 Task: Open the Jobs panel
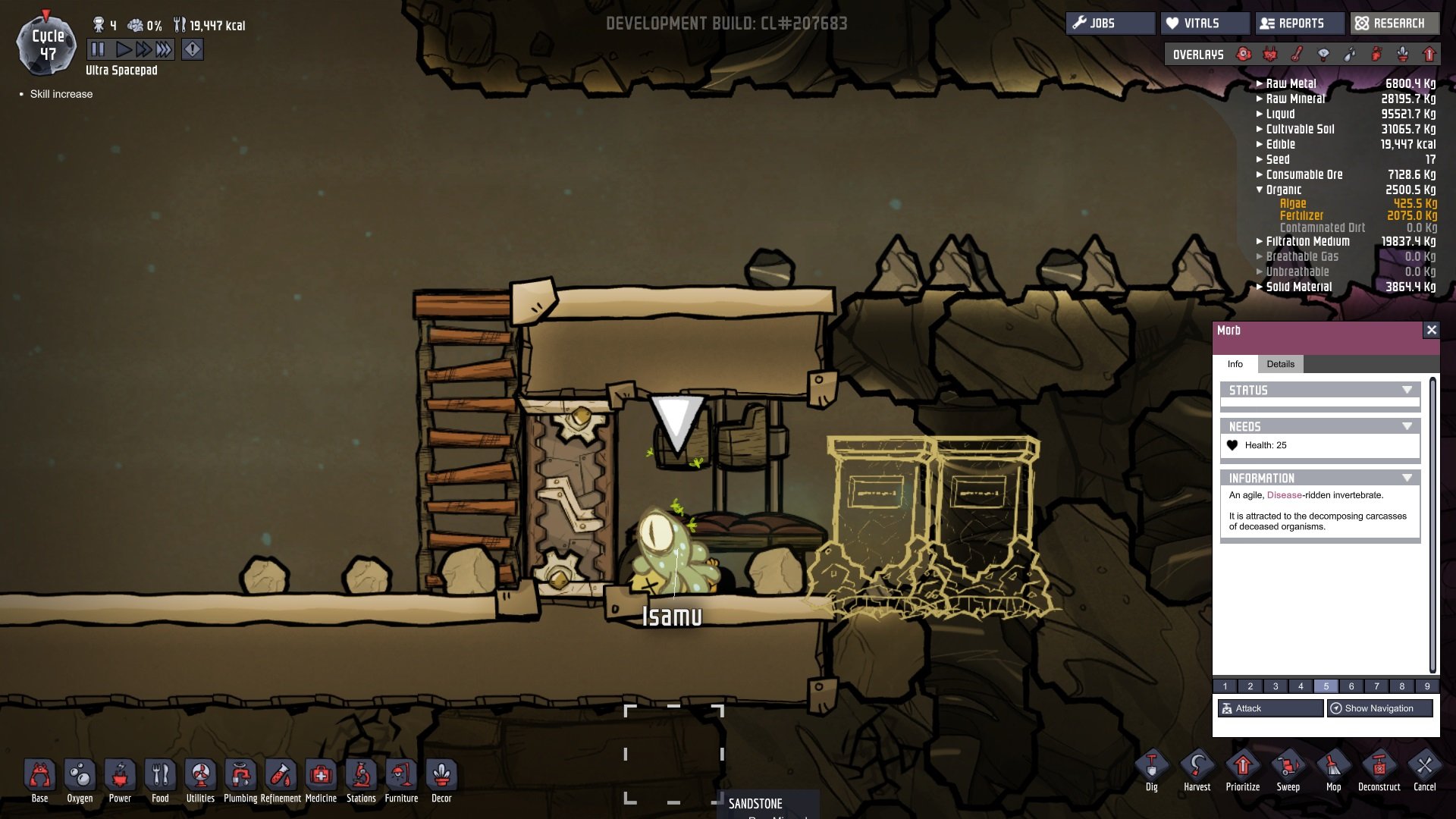point(1110,24)
